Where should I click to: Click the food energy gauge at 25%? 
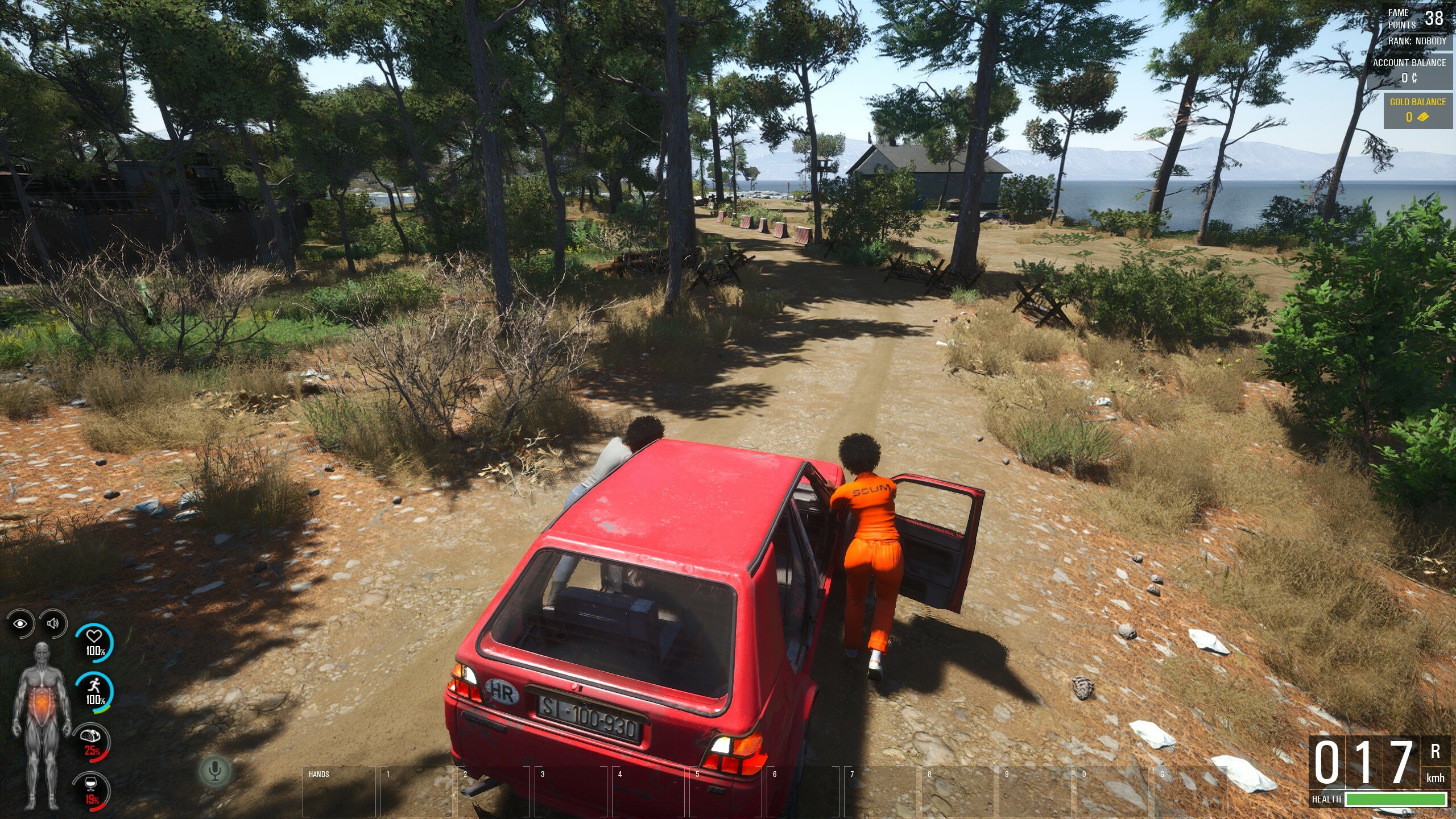click(92, 741)
